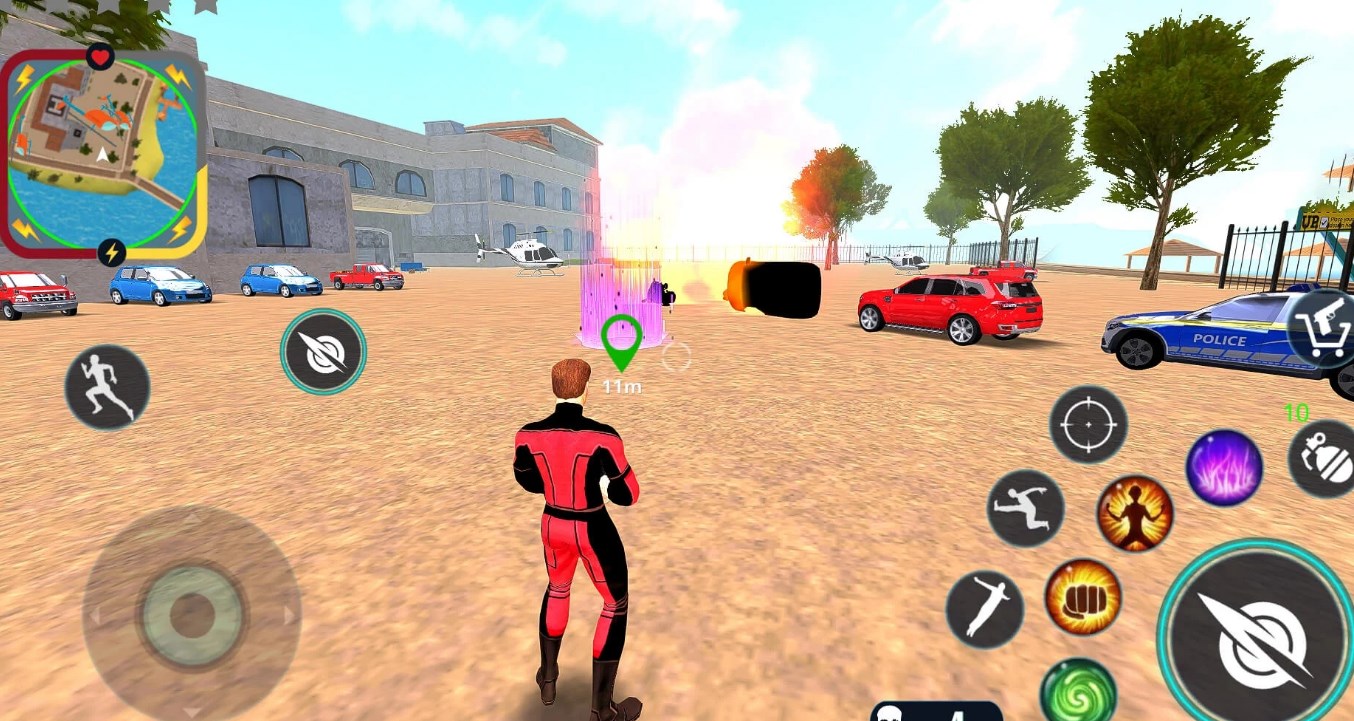Trigger the fiery figure power ability
1354x721 pixels.
(x=1134, y=513)
